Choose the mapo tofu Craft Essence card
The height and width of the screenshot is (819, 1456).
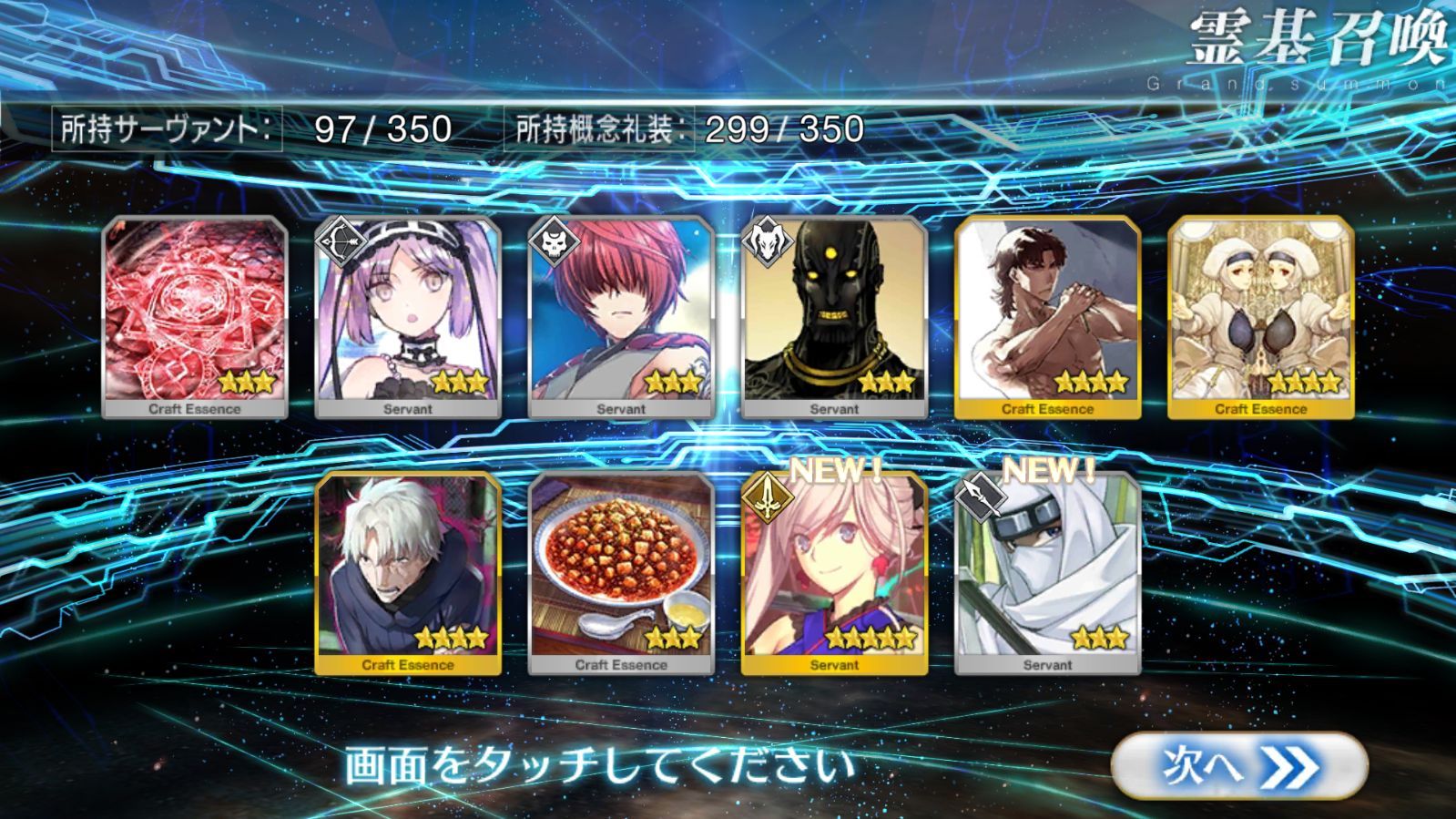pyautogui.click(x=621, y=573)
